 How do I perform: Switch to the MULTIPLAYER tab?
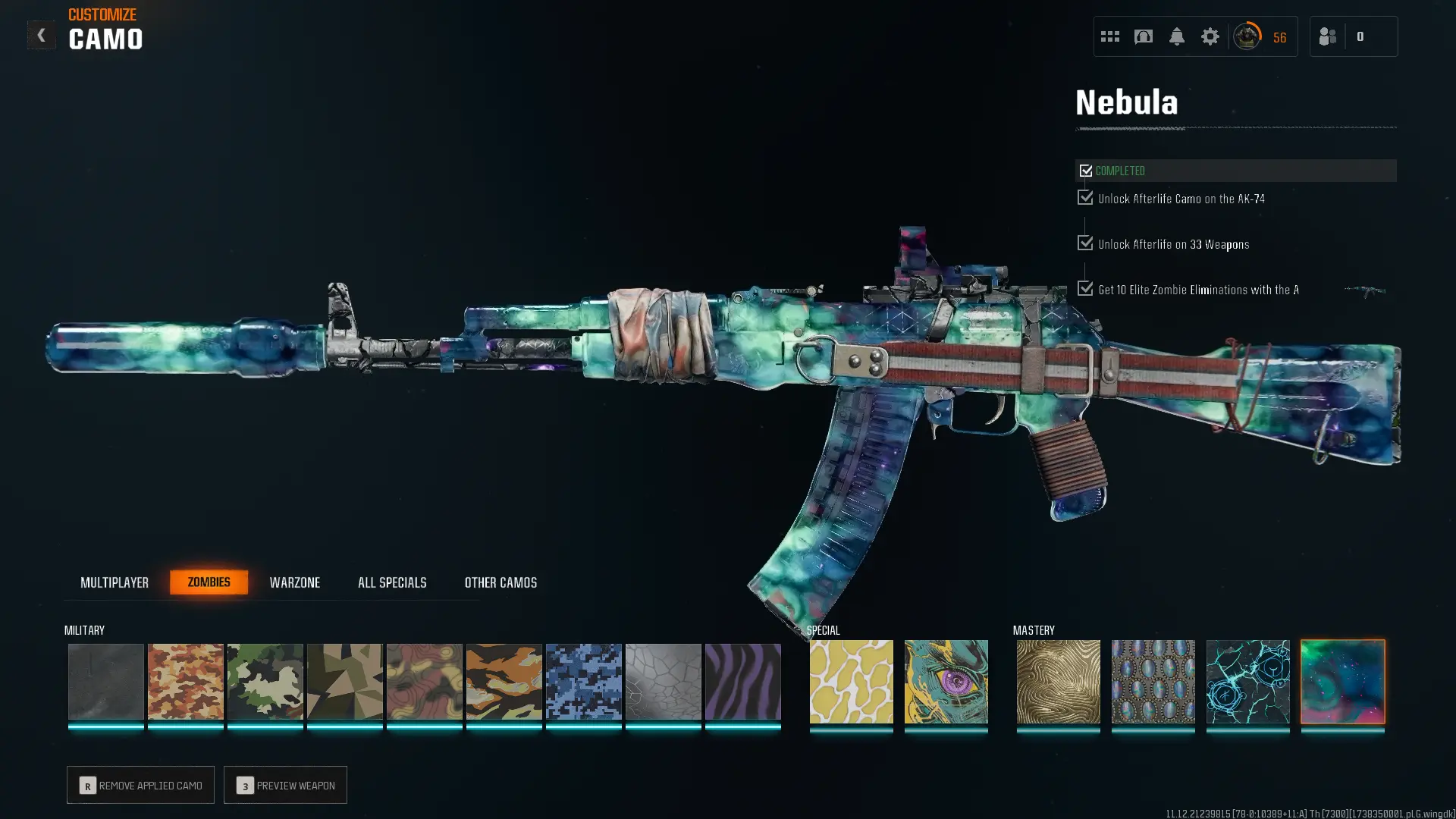[115, 582]
